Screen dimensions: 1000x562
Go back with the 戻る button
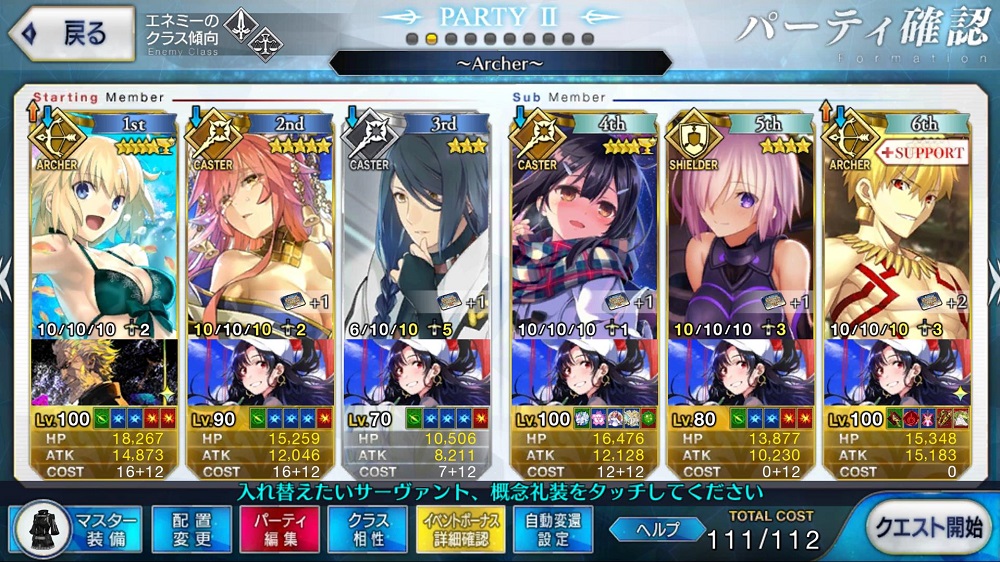click(x=72, y=34)
